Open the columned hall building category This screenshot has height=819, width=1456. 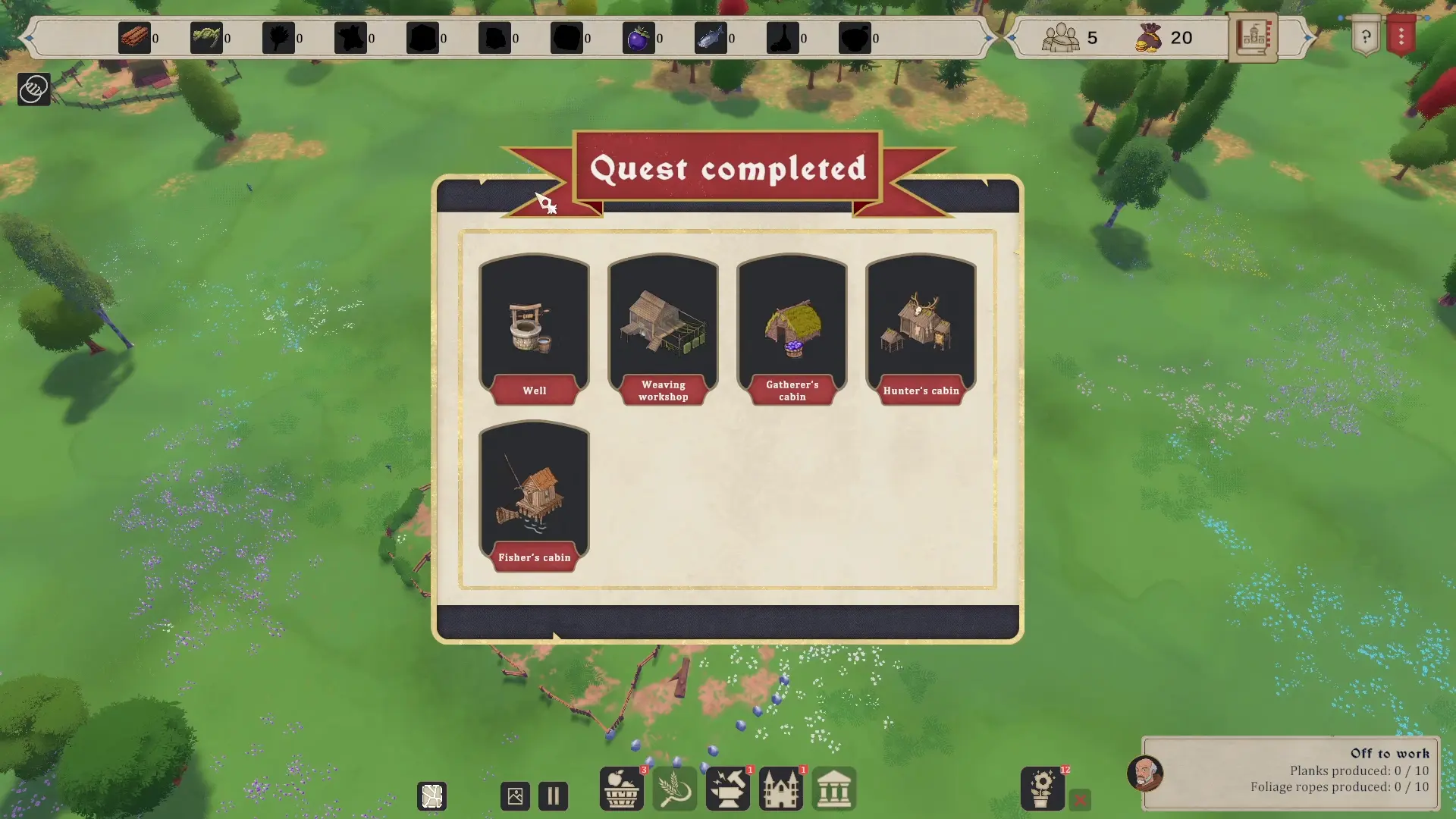click(x=833, y=789)
